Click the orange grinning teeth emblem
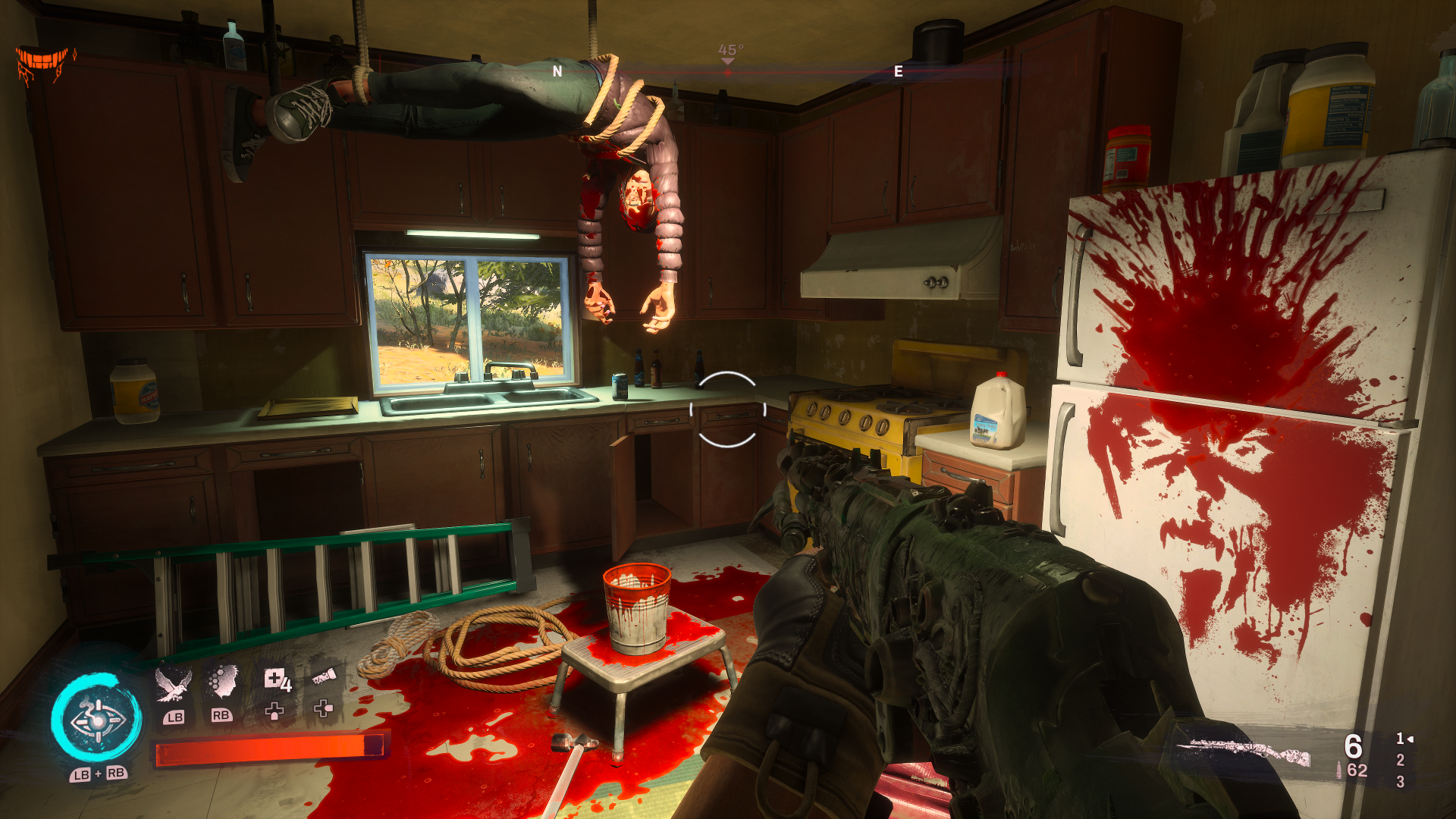The image size is (1456, 819). [x=43, y=57]
